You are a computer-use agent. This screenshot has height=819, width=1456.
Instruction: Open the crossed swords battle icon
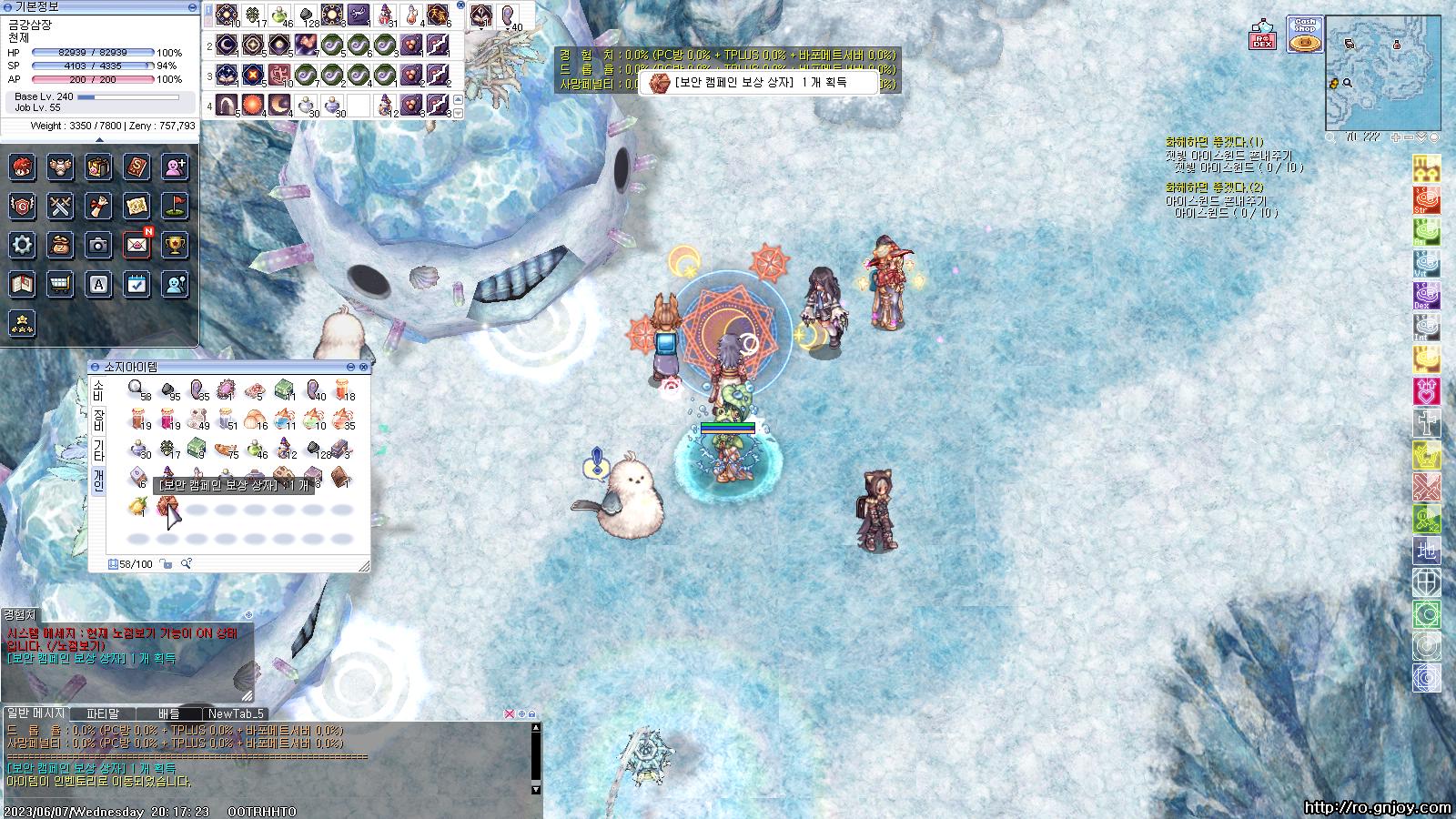point(60,207)
